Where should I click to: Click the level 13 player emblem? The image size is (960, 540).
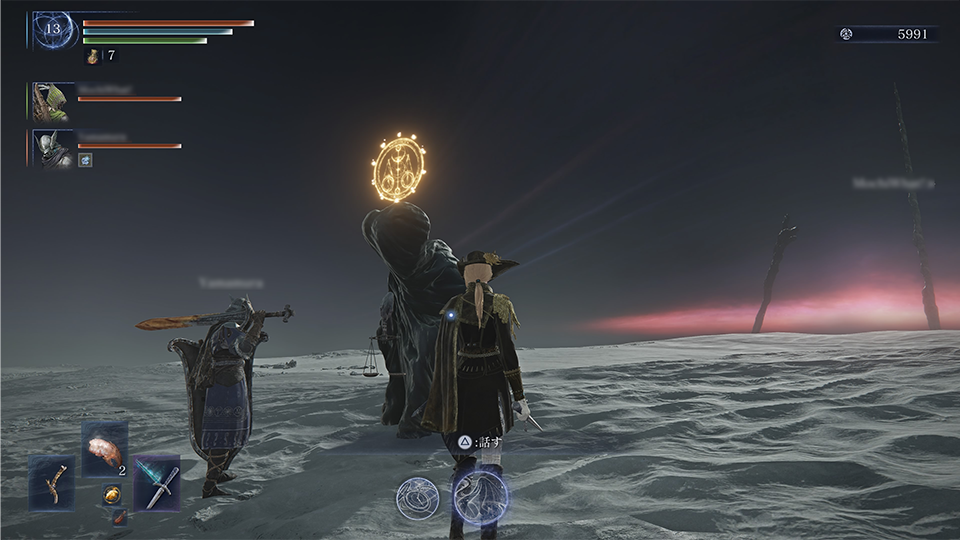point(52,30)
